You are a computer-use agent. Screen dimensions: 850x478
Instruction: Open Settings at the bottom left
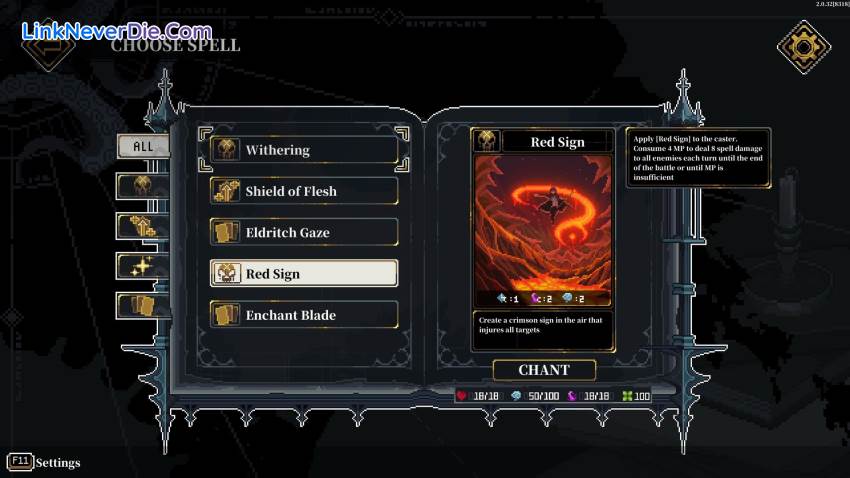point(45,462)
